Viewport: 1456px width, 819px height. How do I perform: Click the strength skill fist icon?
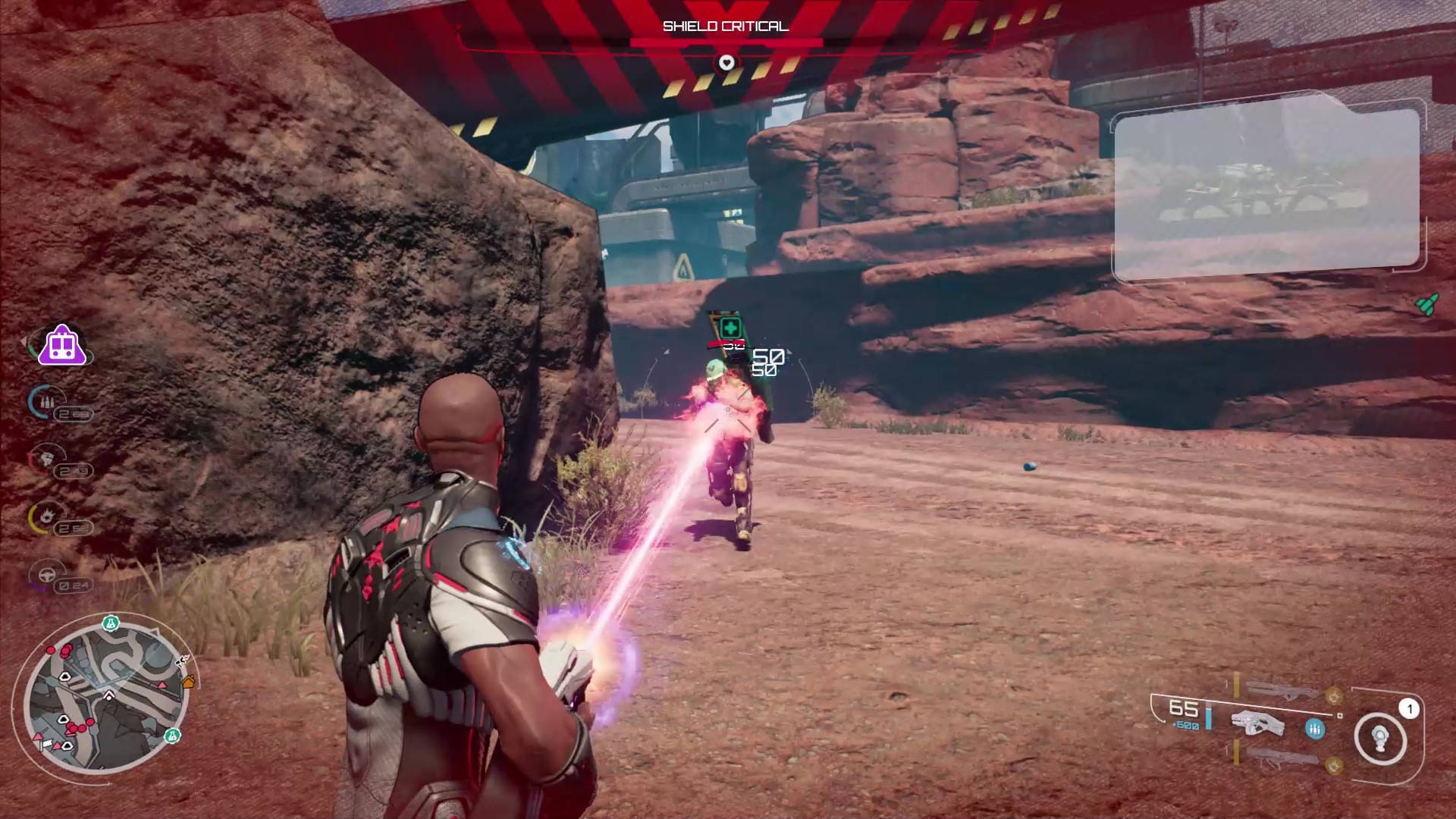click(x=45, y=458)
